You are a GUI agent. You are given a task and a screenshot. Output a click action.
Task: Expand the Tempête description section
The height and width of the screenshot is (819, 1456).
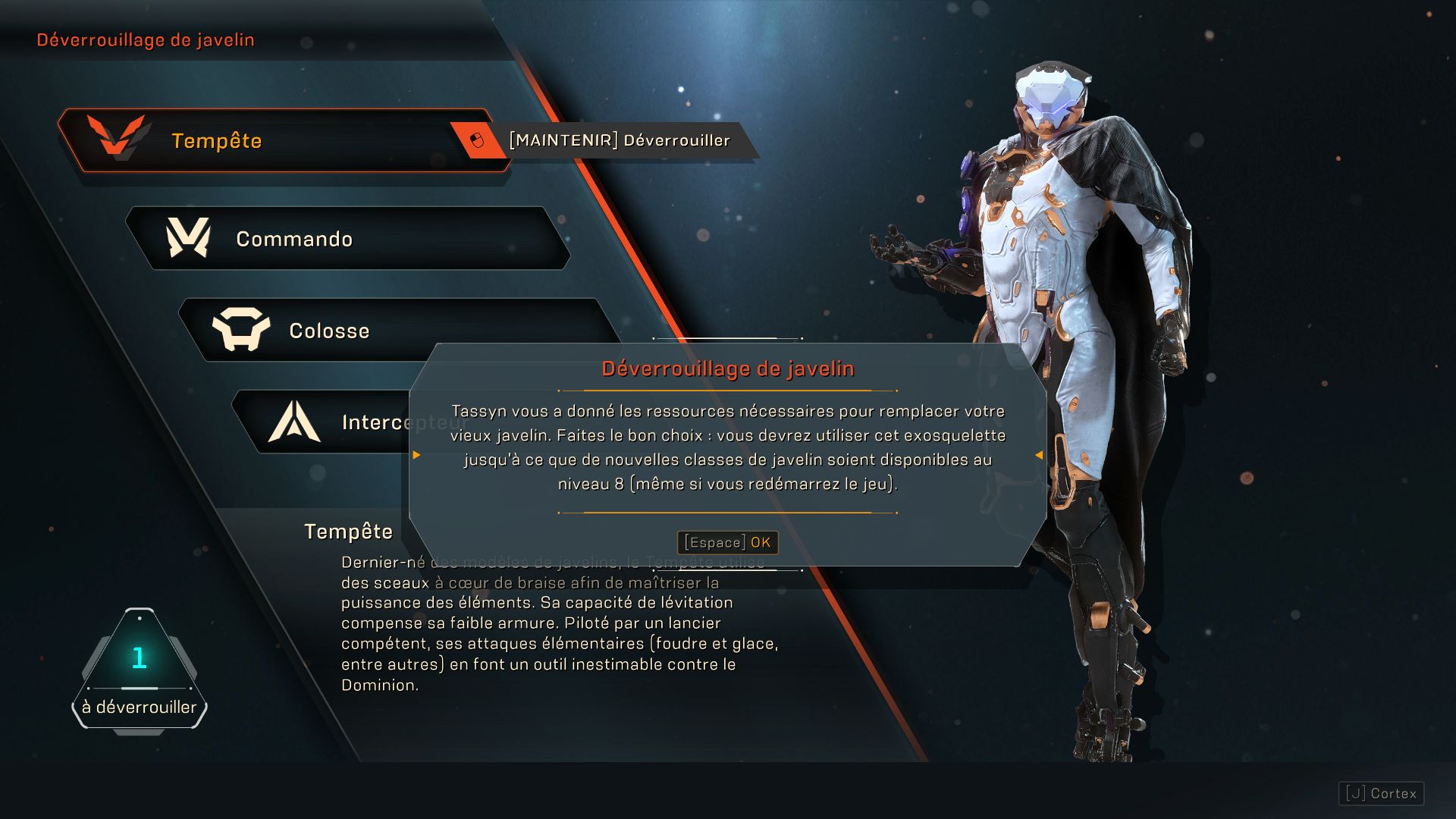coord(350,532)
